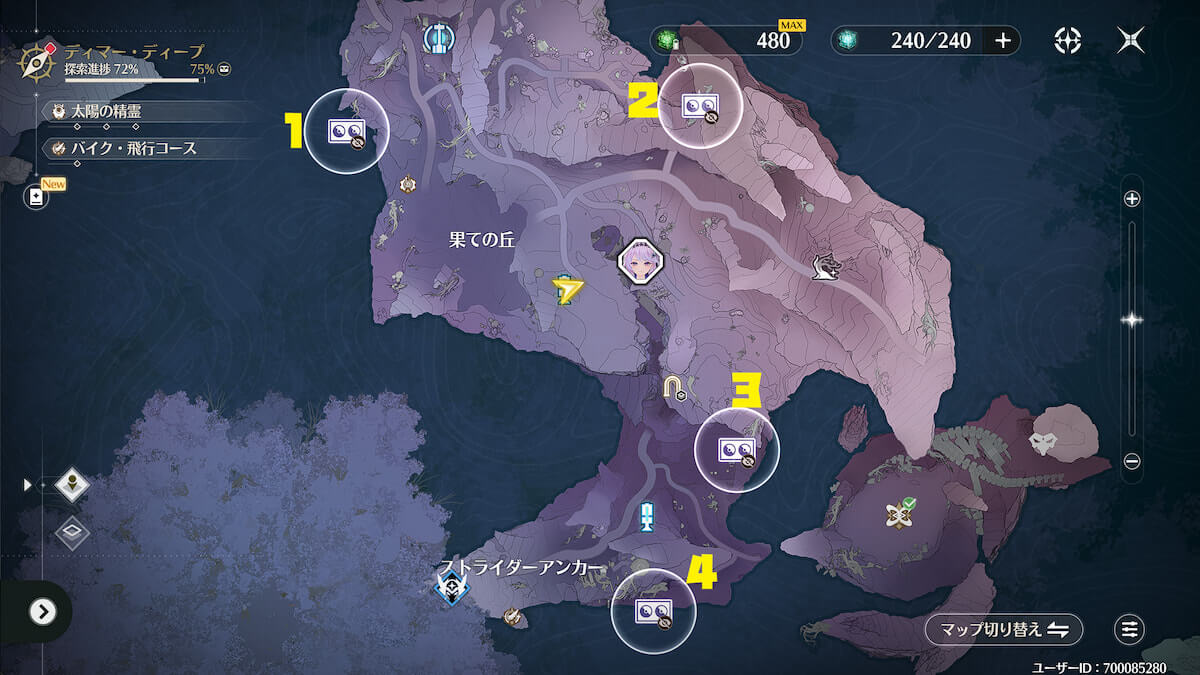The width and height of the screenshot is (1200, 675).
Task: Select the twin-eye marker labeled 1
Action: [346, 131]
